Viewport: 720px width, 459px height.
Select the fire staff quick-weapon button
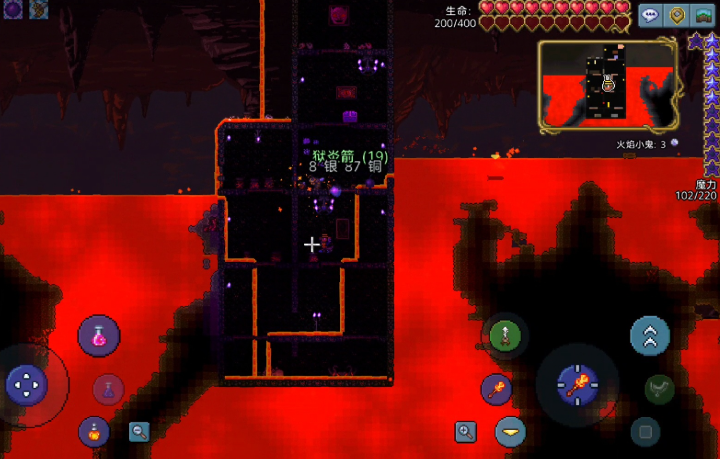(x=496, y=389)
